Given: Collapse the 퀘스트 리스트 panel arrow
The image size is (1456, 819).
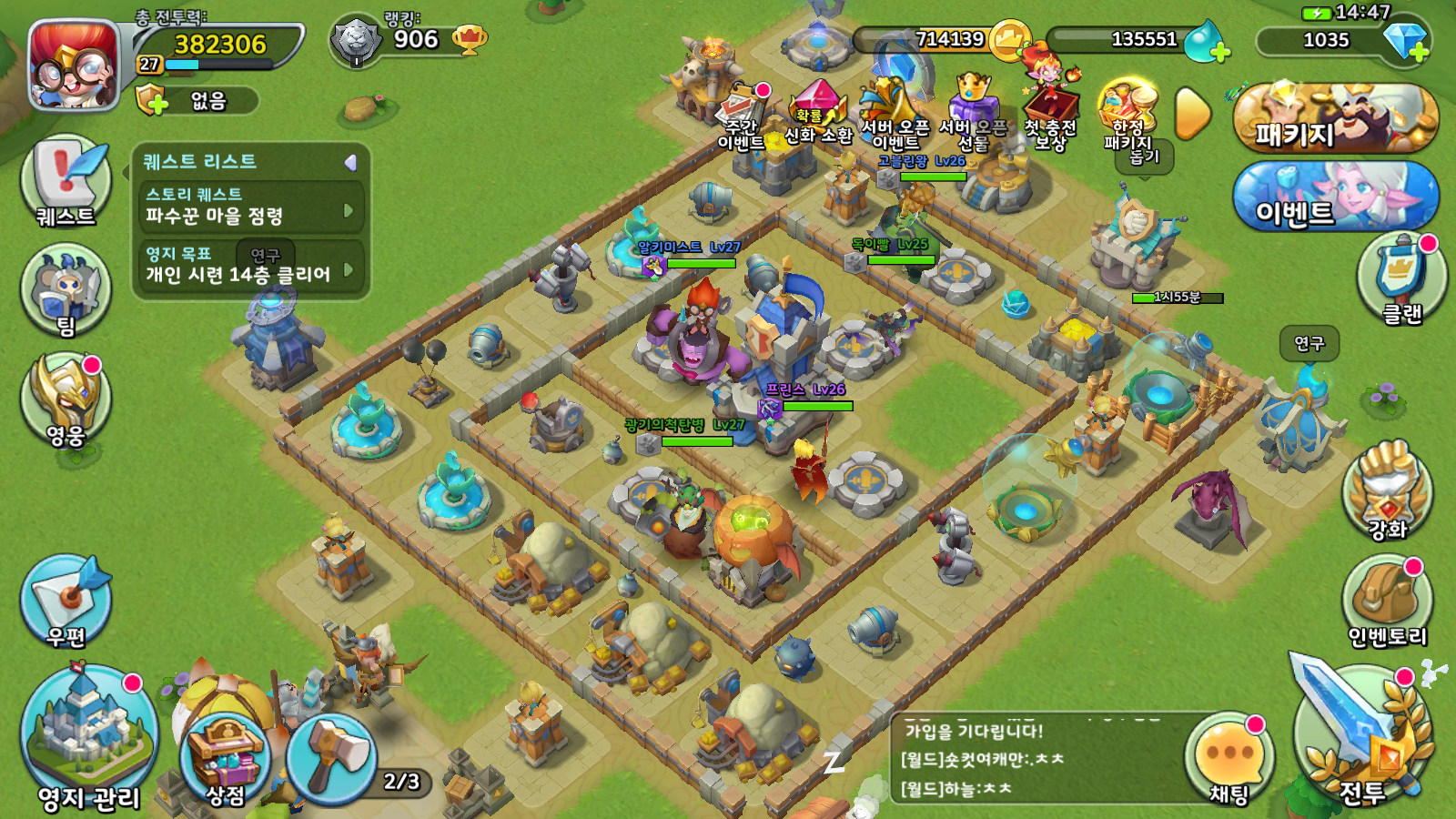Looking at the screenshot, I should 350,163.
